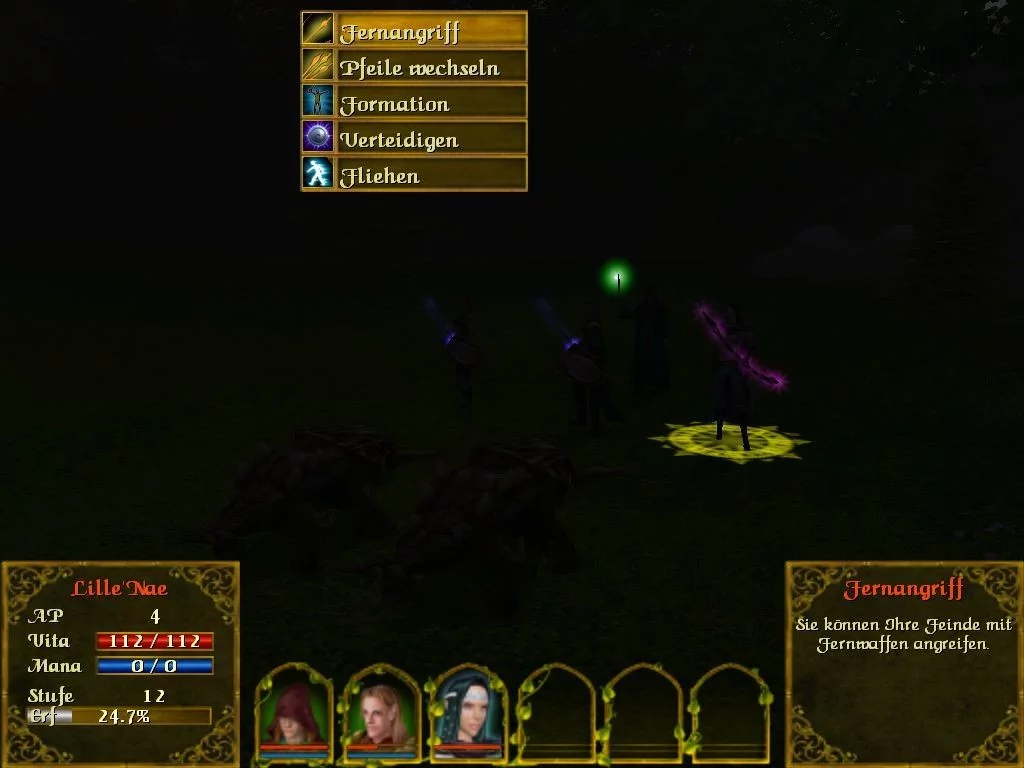Pick the blonde elf party portrait
Viewport: 1024px width, 768px height.
point(381,711)
